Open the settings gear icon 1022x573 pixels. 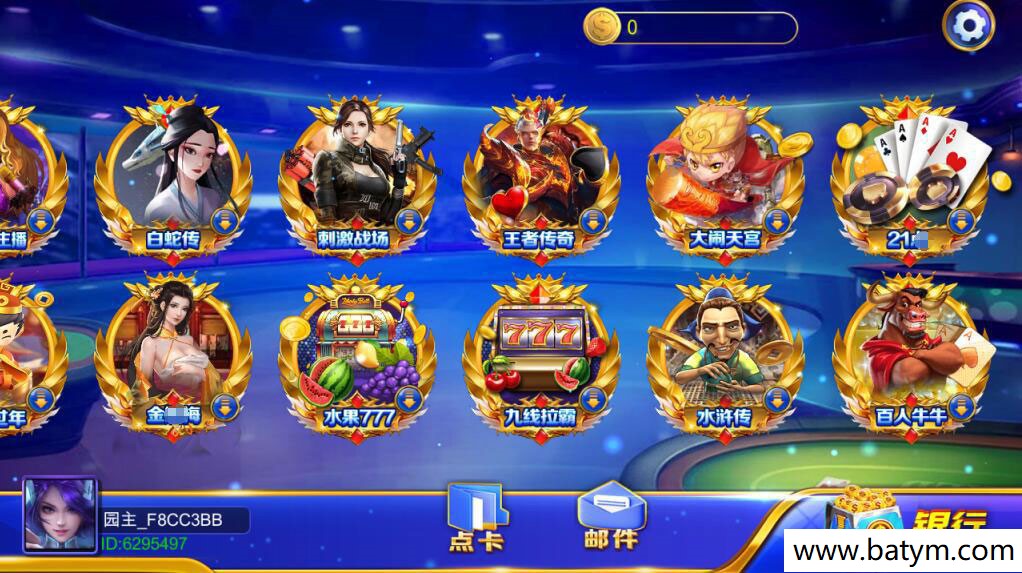968,26
